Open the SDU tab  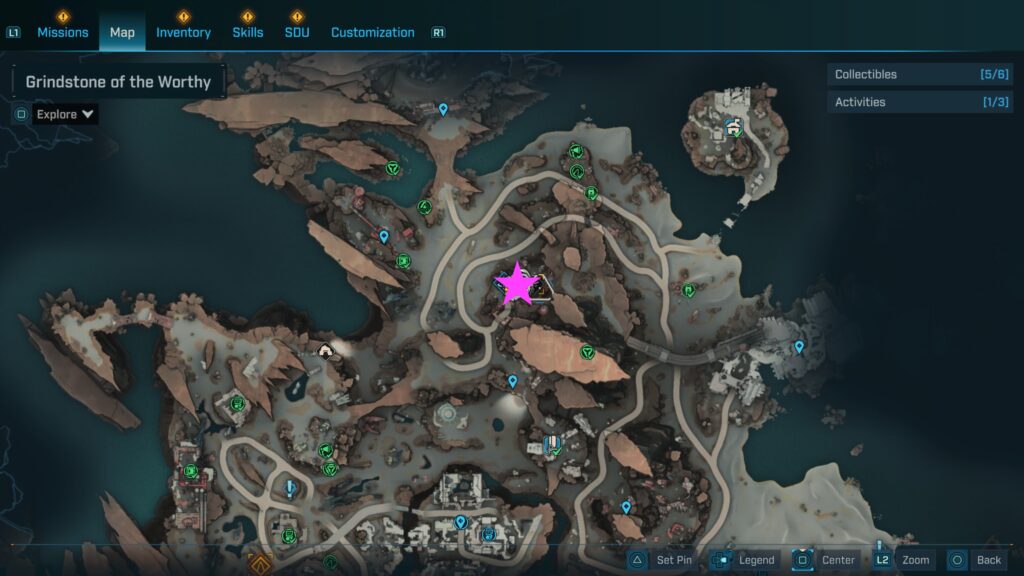[x=297, y=32]
